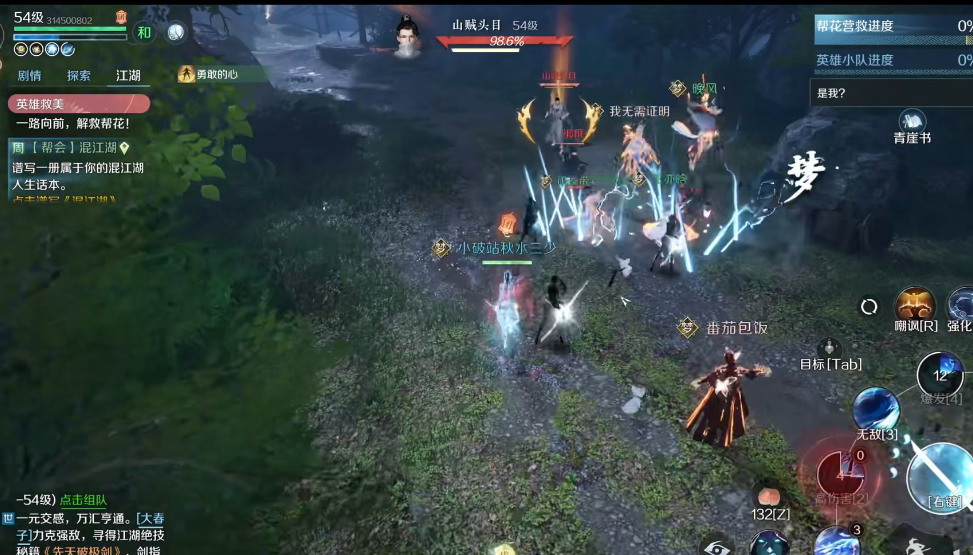The height and width of the screenshot is (555, 973).
Task: Toggle the 和 peace mode button
Action: click(x=144, y=32)
